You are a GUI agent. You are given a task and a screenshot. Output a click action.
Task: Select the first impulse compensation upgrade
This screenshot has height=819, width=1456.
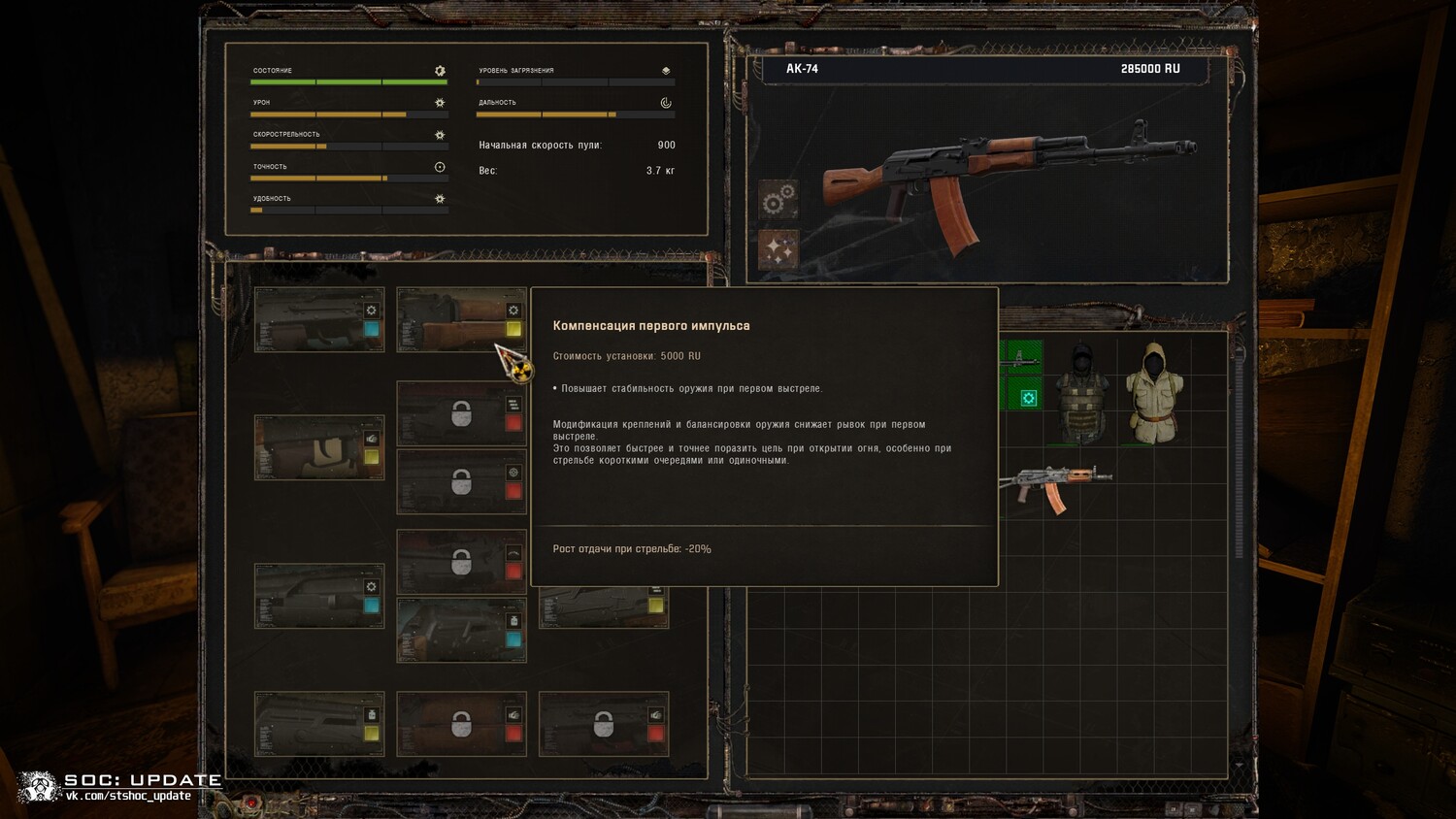point(461,319)
